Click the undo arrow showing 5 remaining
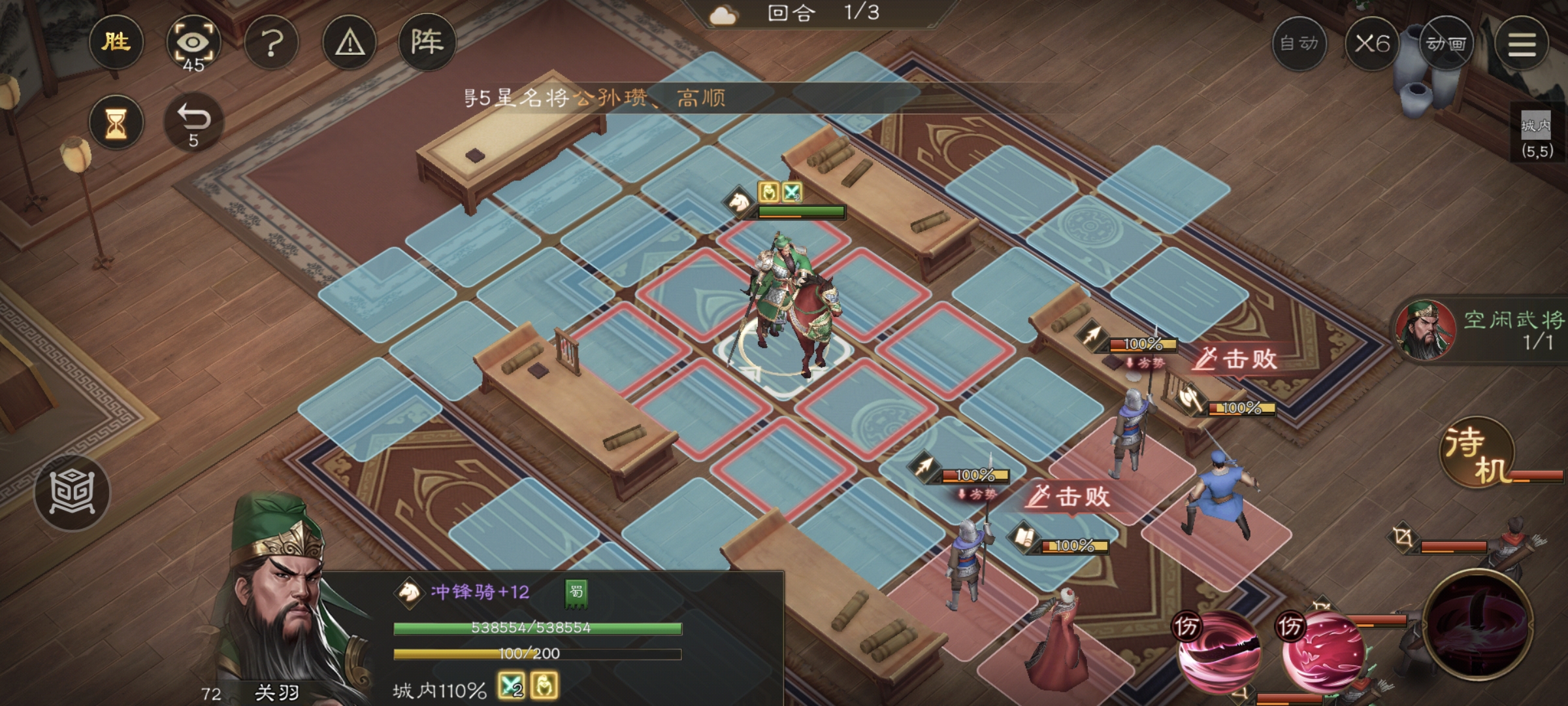The width and height of the screenshot is (1568, 706). (x=195, y=121)
